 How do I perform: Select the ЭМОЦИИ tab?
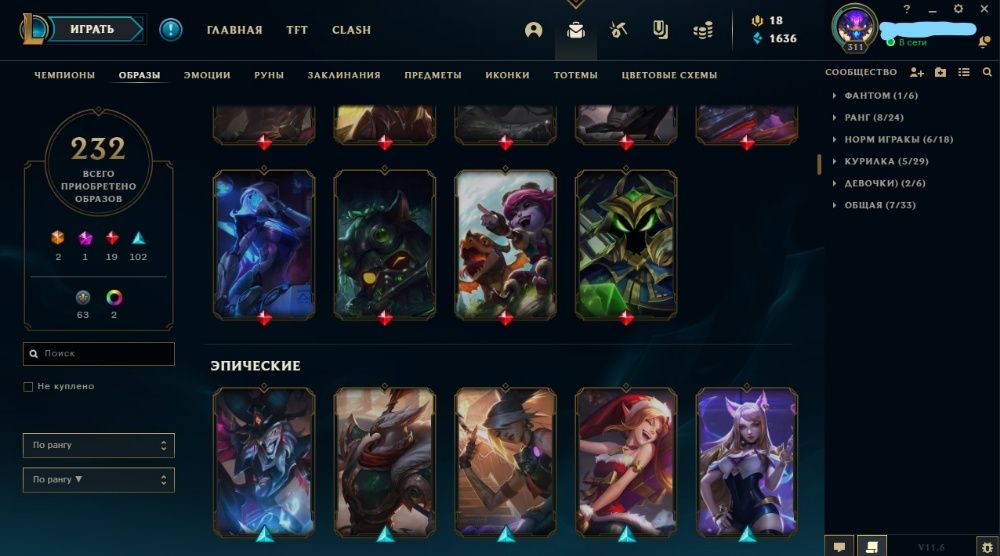(207, 75)
